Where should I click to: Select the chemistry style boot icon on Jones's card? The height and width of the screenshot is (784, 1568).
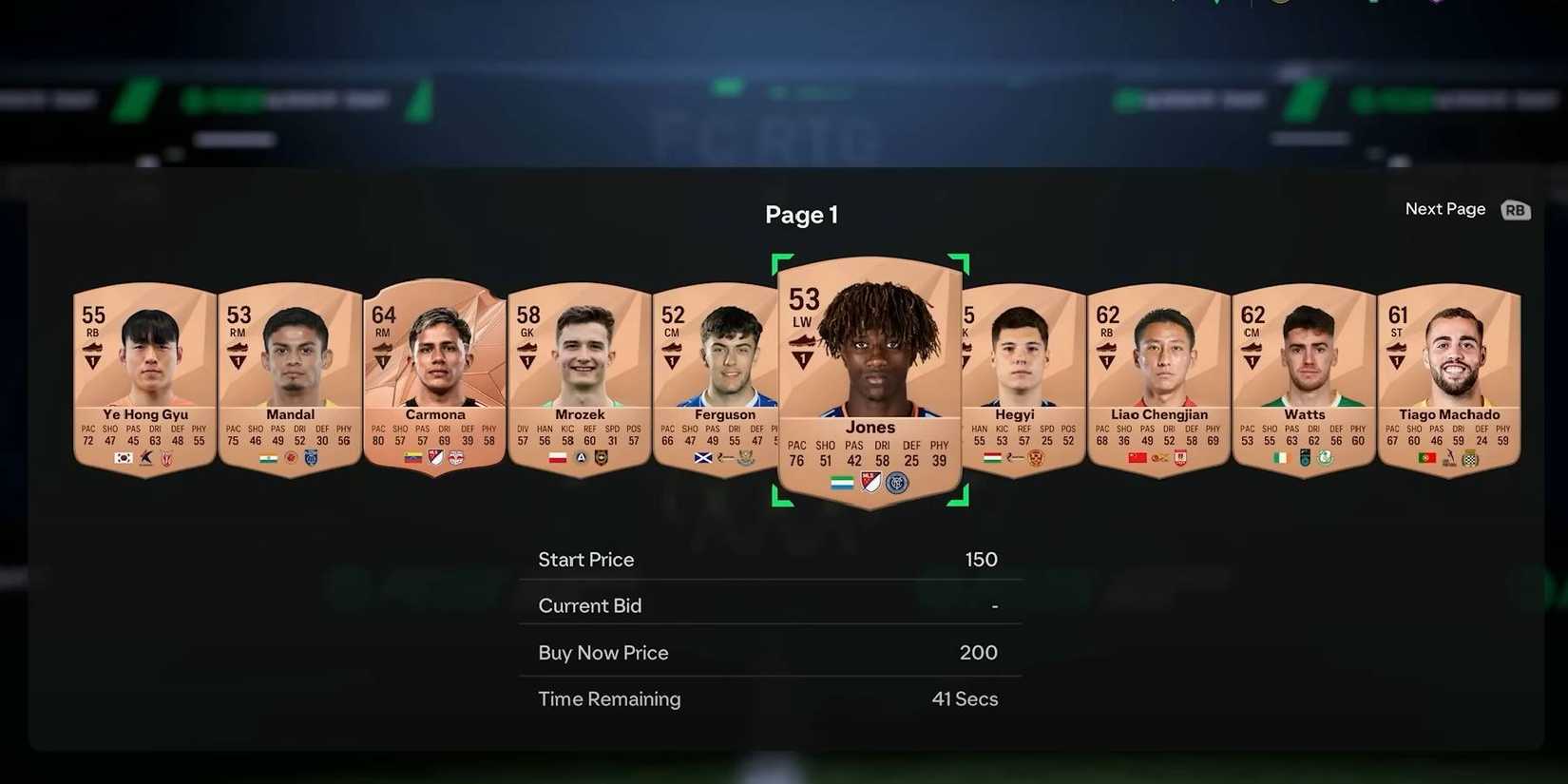point(801,342)
